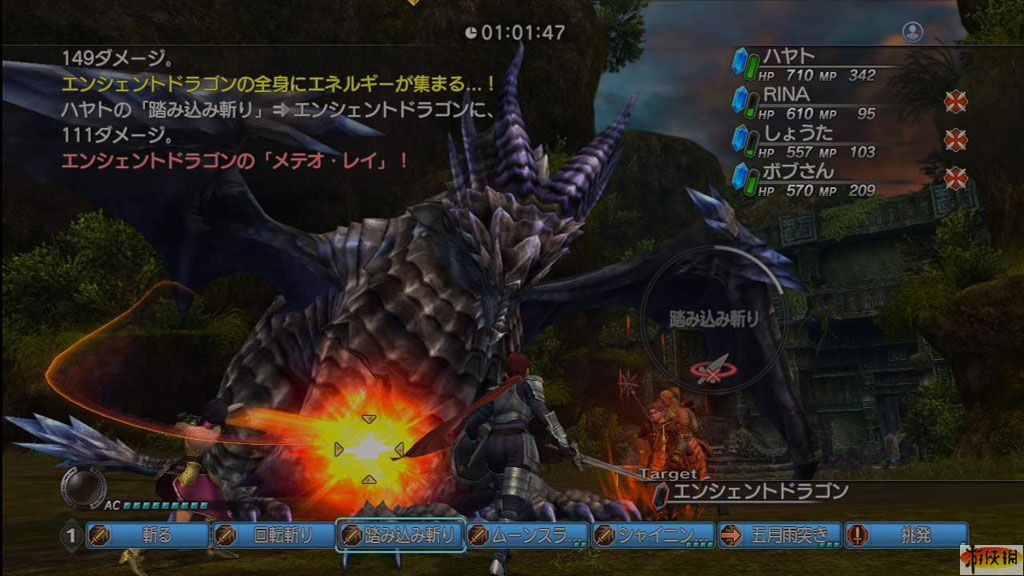Open the player profile icon

pyautogui.click(x=912, y=32)
